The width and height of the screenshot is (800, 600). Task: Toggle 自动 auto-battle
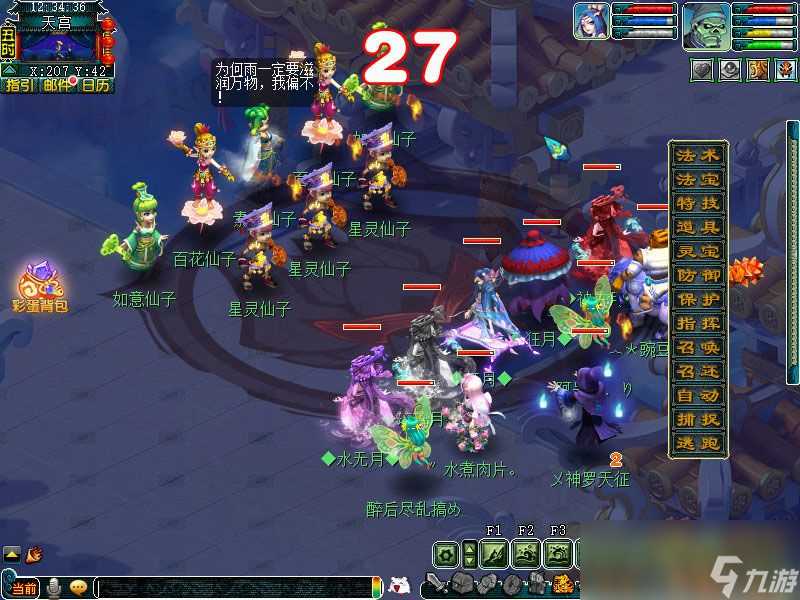pos(698,396)
